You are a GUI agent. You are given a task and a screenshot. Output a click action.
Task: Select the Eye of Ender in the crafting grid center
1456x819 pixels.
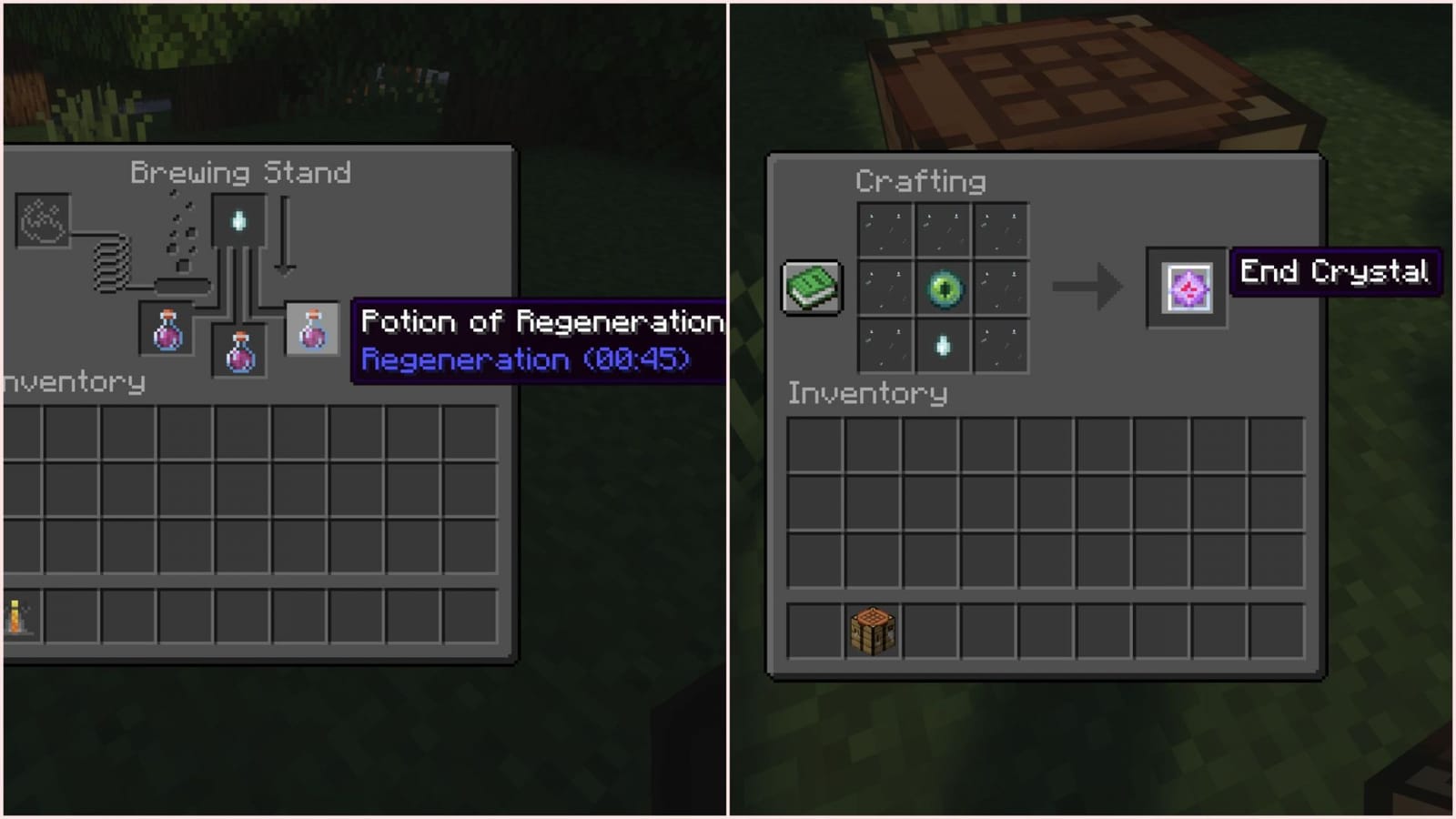pyautogui.click(x=942, y=288)
